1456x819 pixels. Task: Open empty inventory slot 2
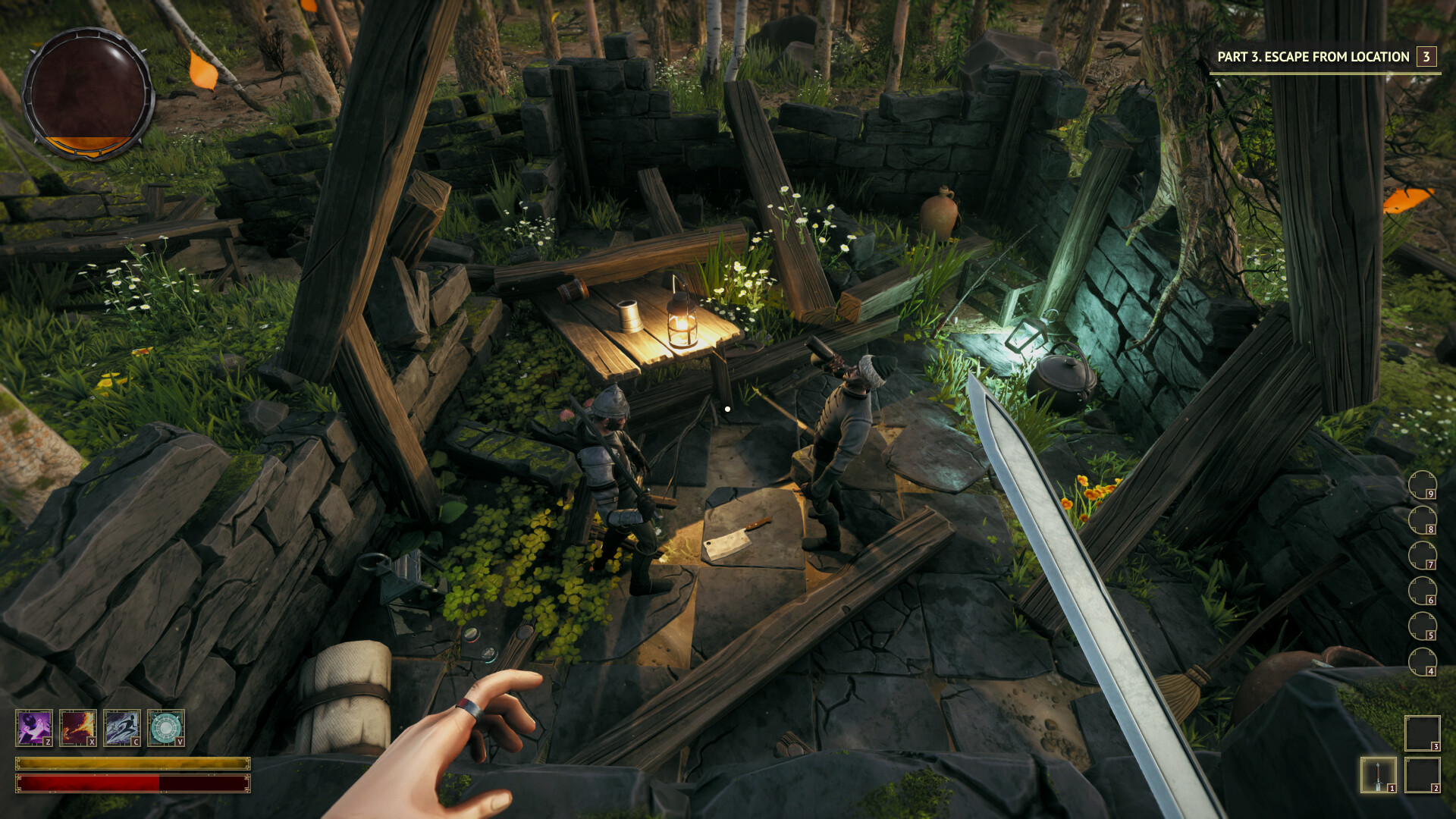1423,774
